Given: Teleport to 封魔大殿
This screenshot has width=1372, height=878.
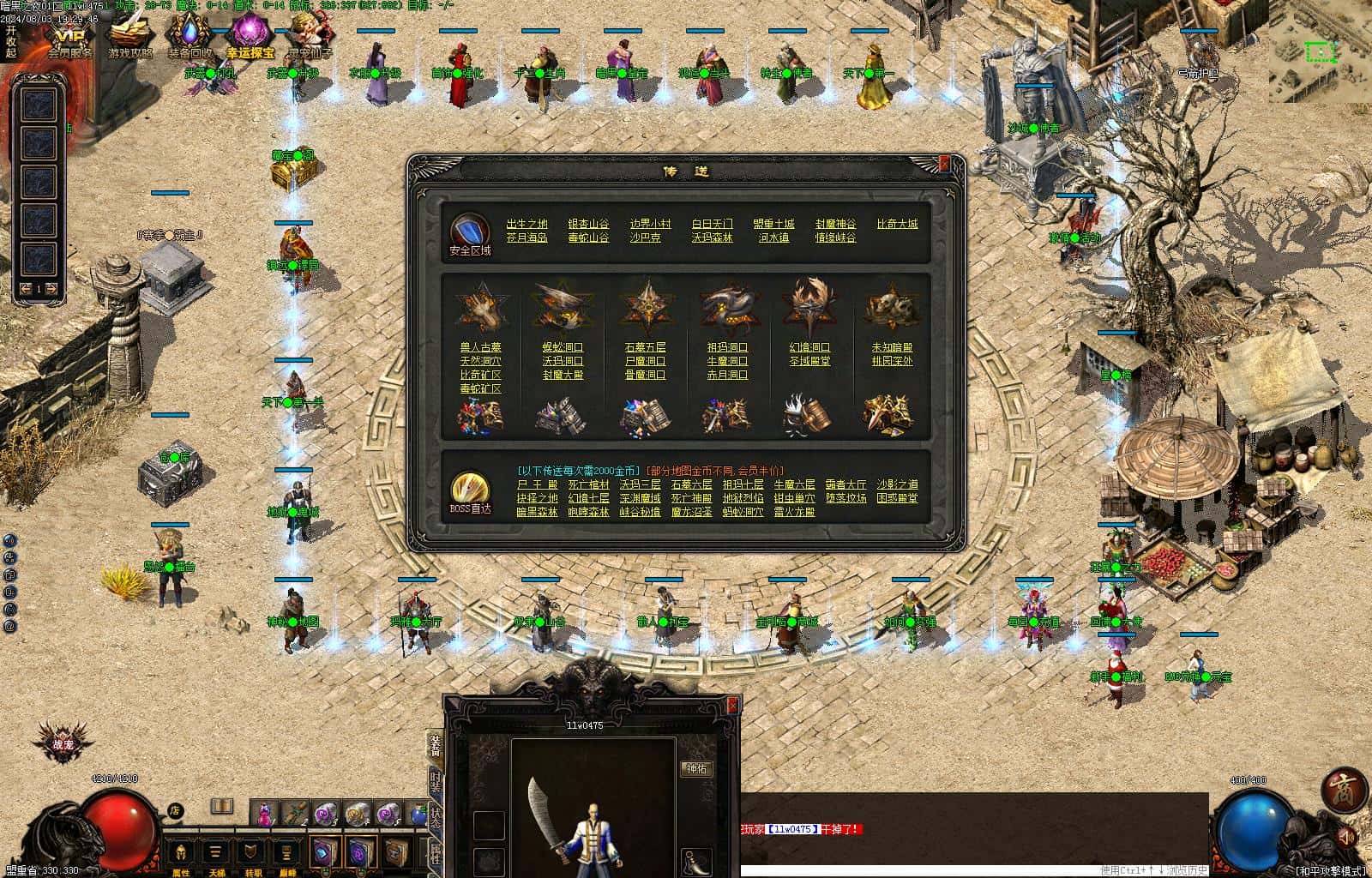Looking at the screenshot, I should point(563,375).
